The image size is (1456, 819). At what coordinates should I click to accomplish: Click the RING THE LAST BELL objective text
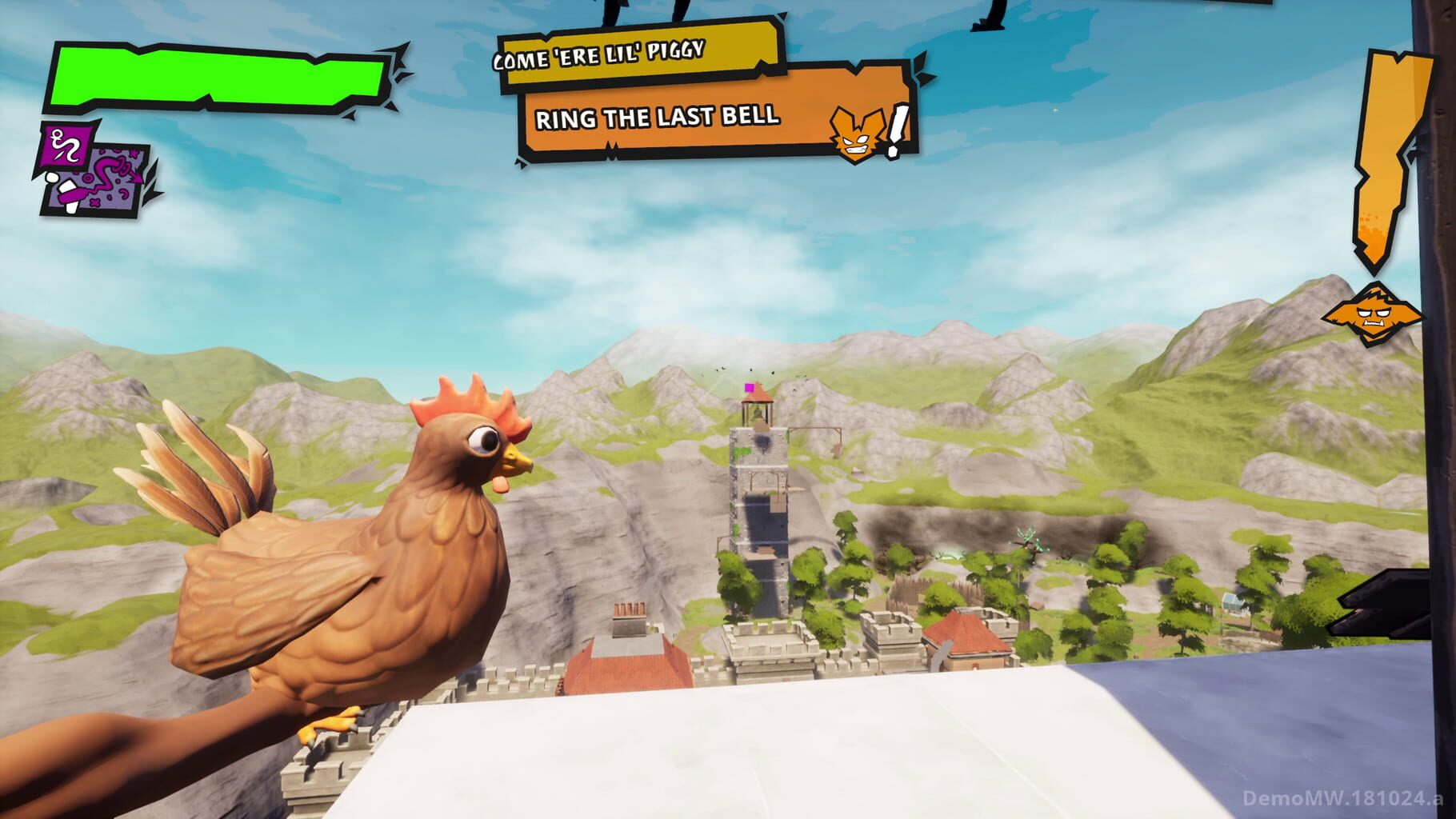658,117
